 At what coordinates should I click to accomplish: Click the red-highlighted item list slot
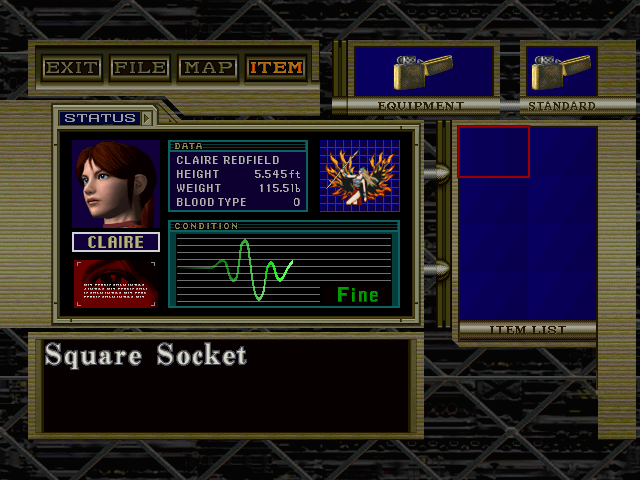pos(493,152)
